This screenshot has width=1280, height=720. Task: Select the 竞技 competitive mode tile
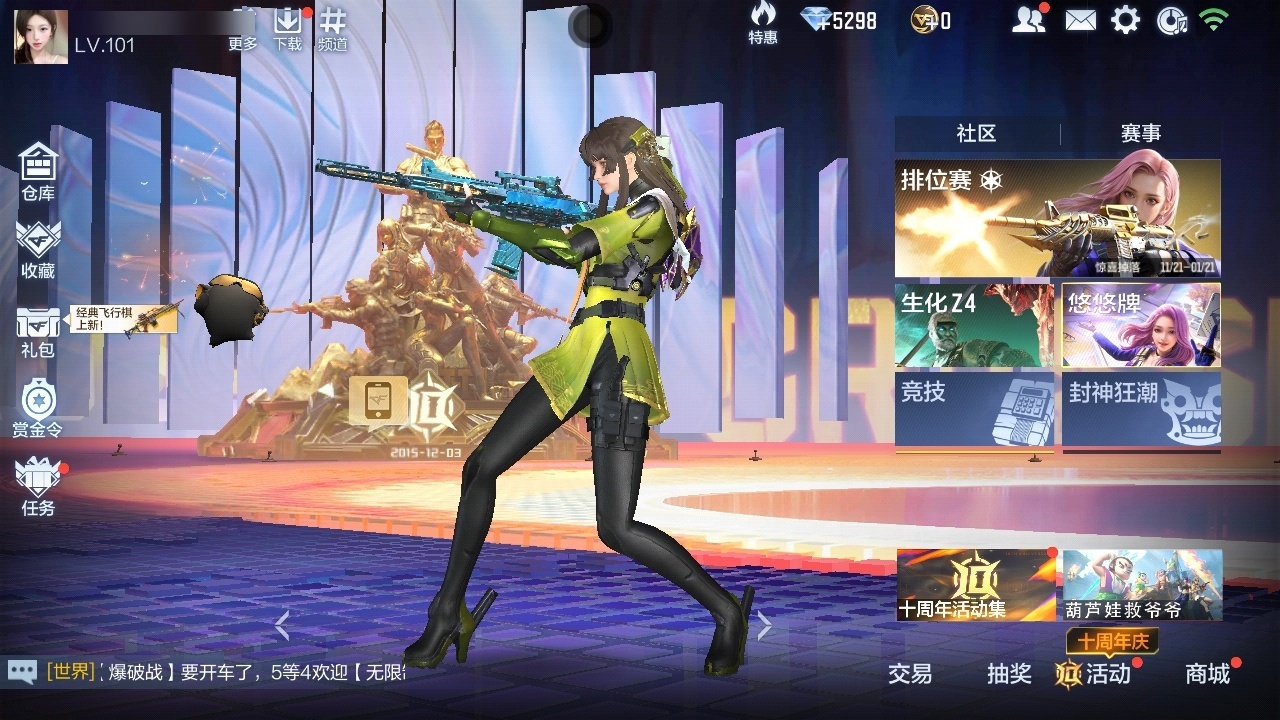point(974,408)
